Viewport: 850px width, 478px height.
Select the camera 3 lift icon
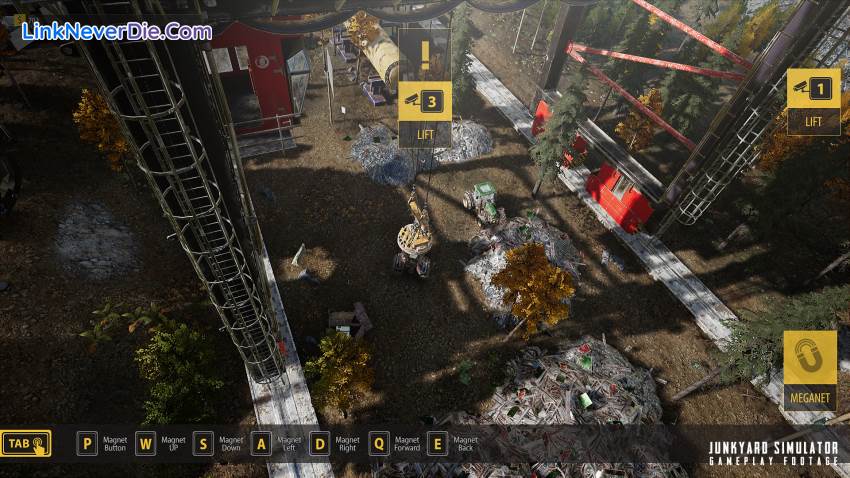coord(425,101)
